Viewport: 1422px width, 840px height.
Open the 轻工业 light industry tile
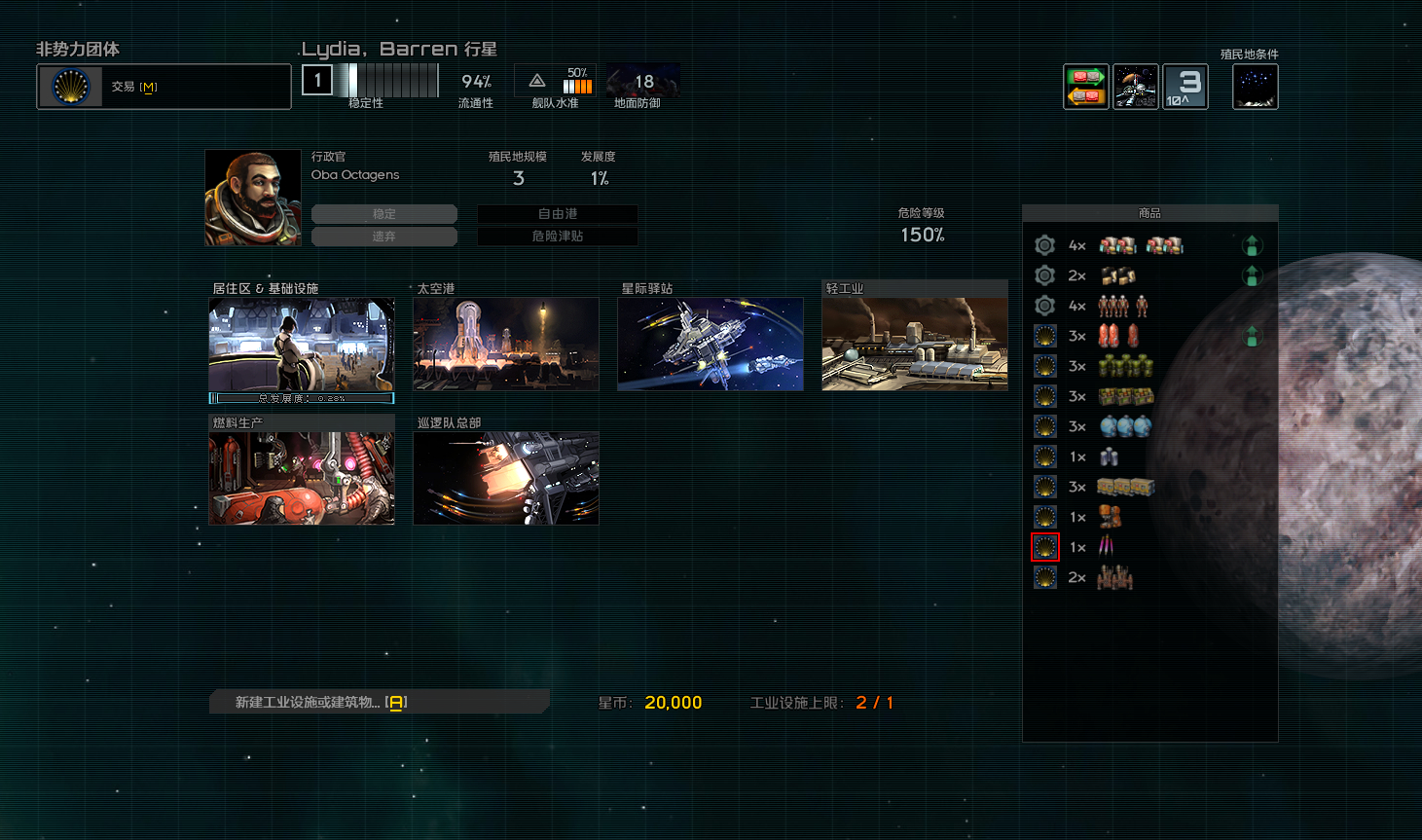(915, 345)
